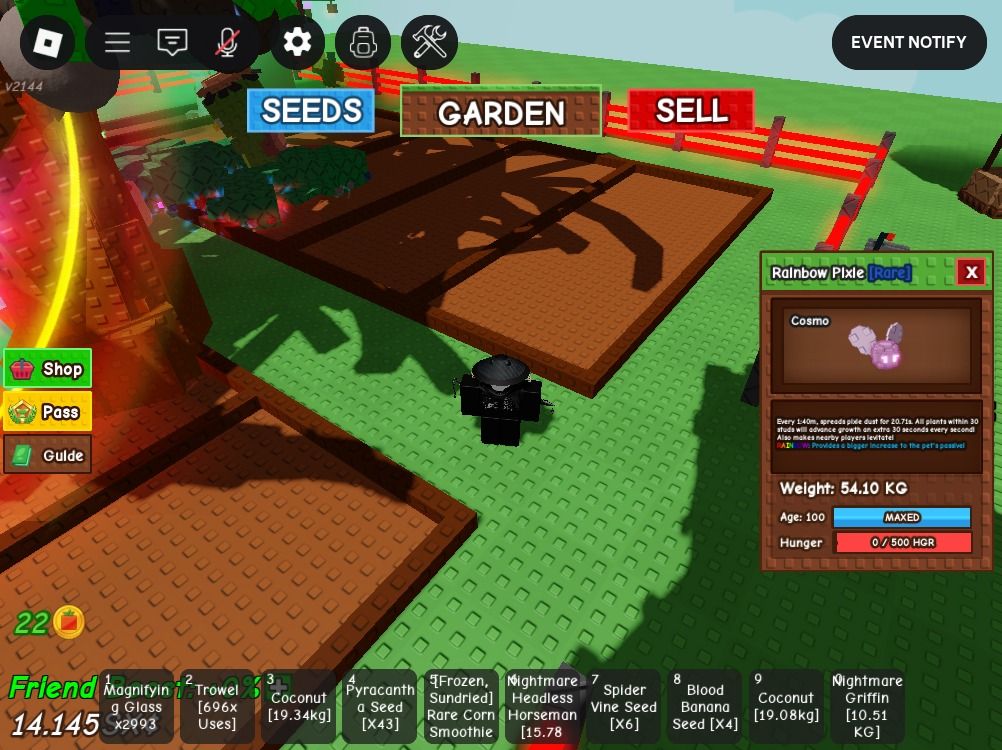This screenshot has width=1002, height=750.
Task: Choose the Spider Vine Seed slot
Action: click(x=623, y=706)
